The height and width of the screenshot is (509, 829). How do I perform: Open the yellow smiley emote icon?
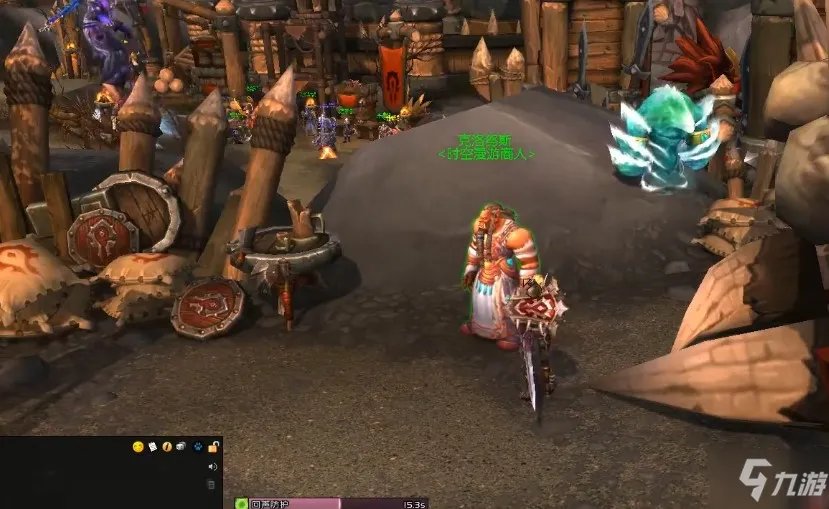(138, 447)
